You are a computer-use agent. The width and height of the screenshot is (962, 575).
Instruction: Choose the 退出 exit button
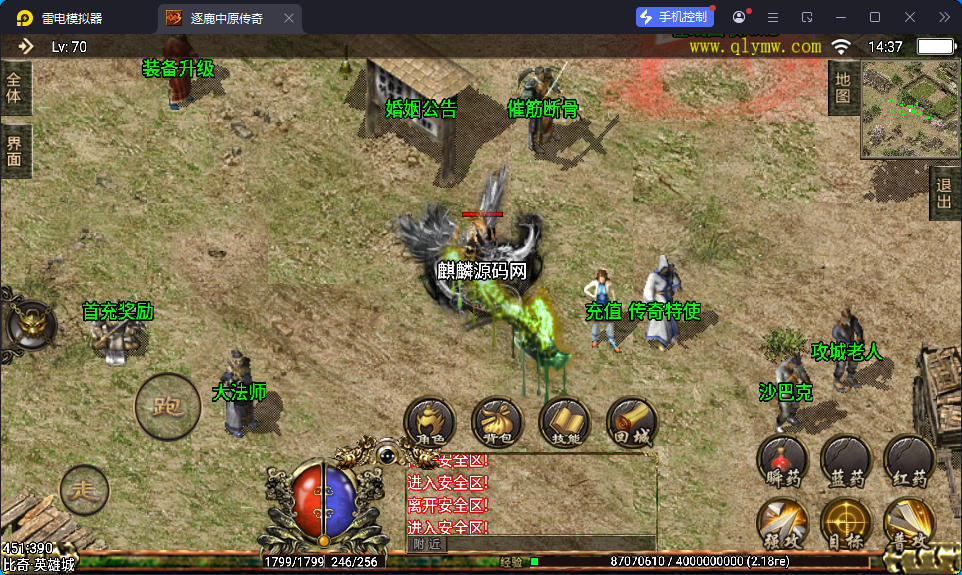(944, 192)
